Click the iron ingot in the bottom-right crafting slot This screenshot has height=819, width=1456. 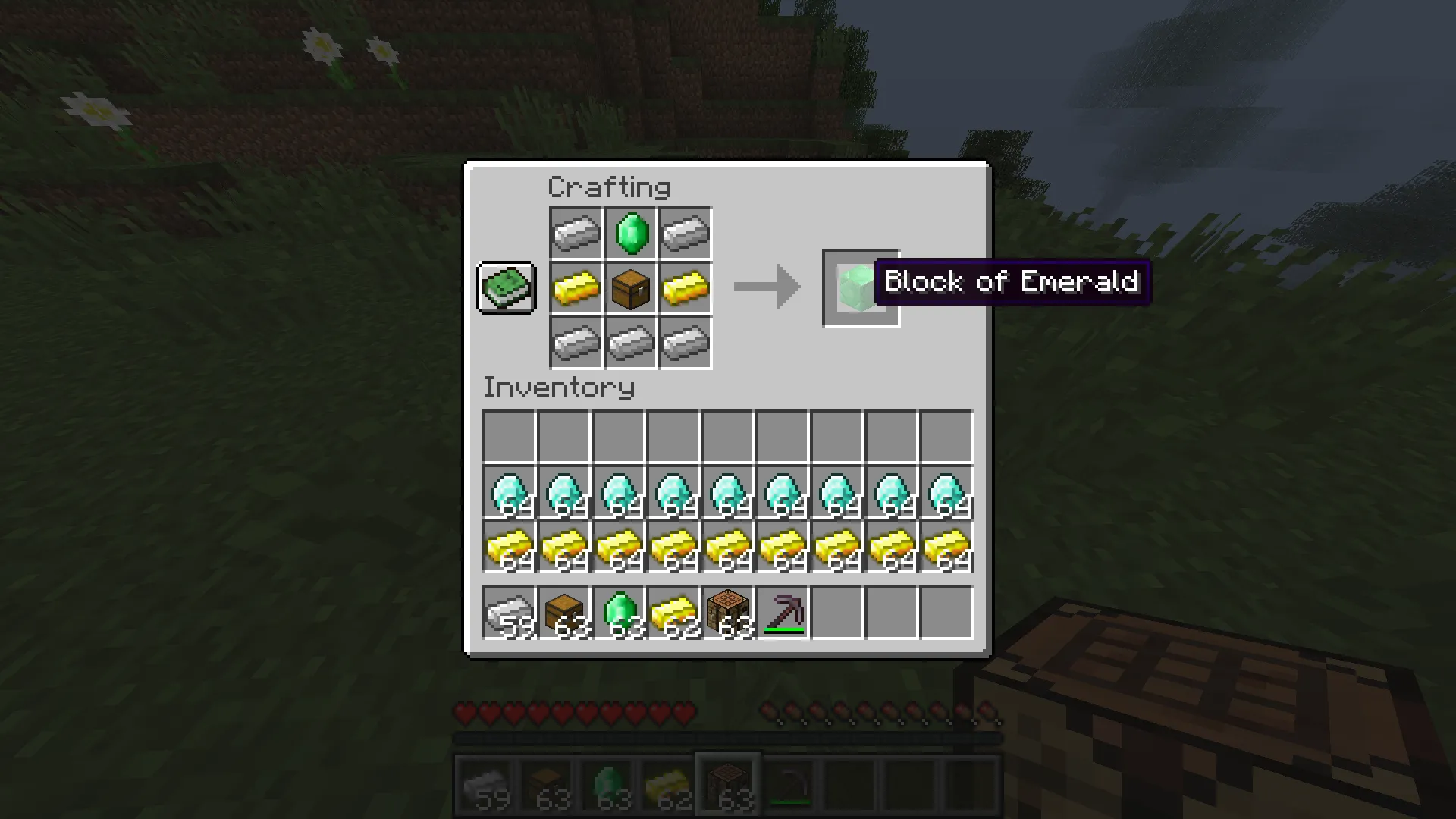[x=685, y=343]
